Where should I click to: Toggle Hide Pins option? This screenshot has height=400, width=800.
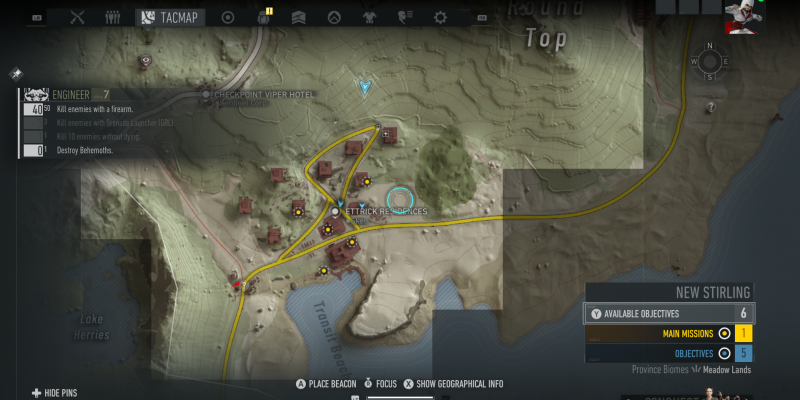tap(60, 393)
